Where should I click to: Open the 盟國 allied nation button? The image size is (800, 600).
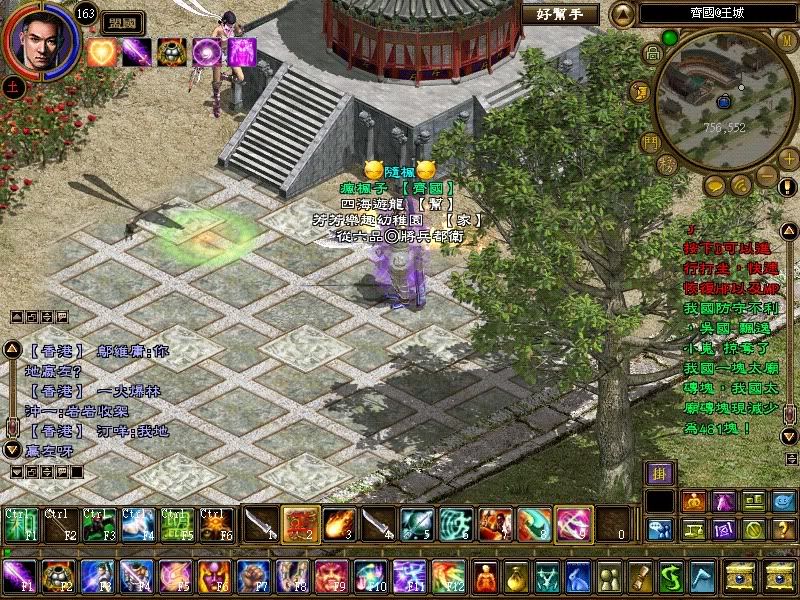123,23
